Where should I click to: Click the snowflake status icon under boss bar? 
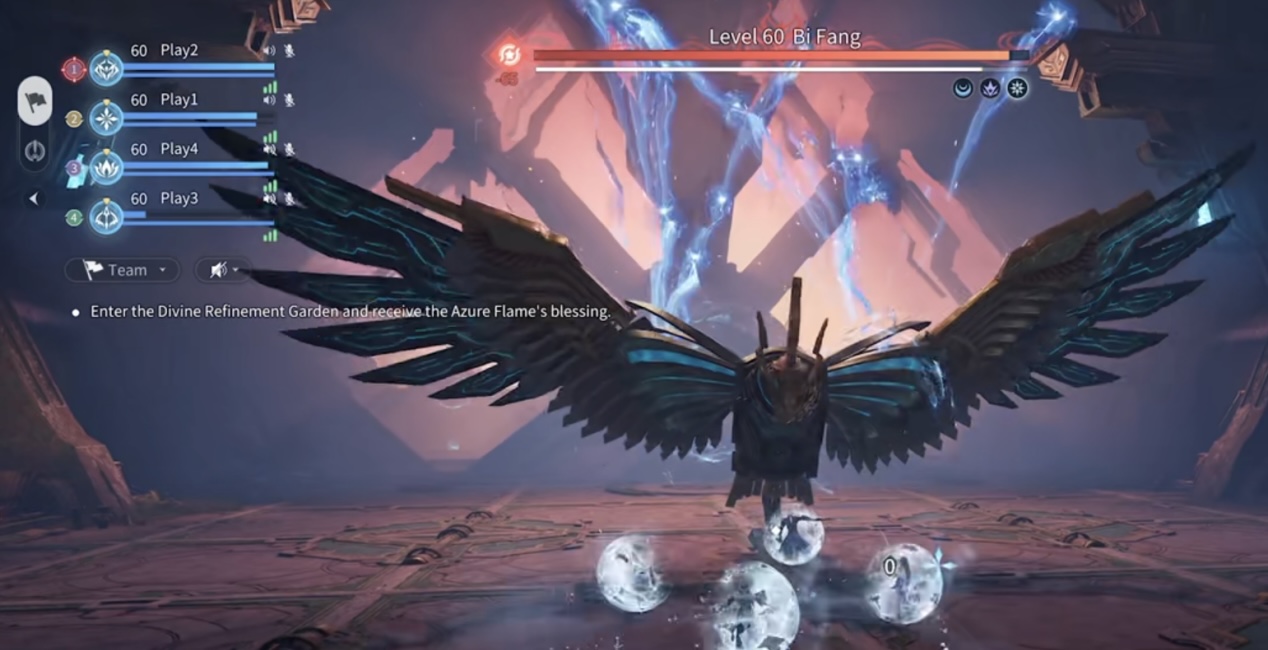(1017, 89)
